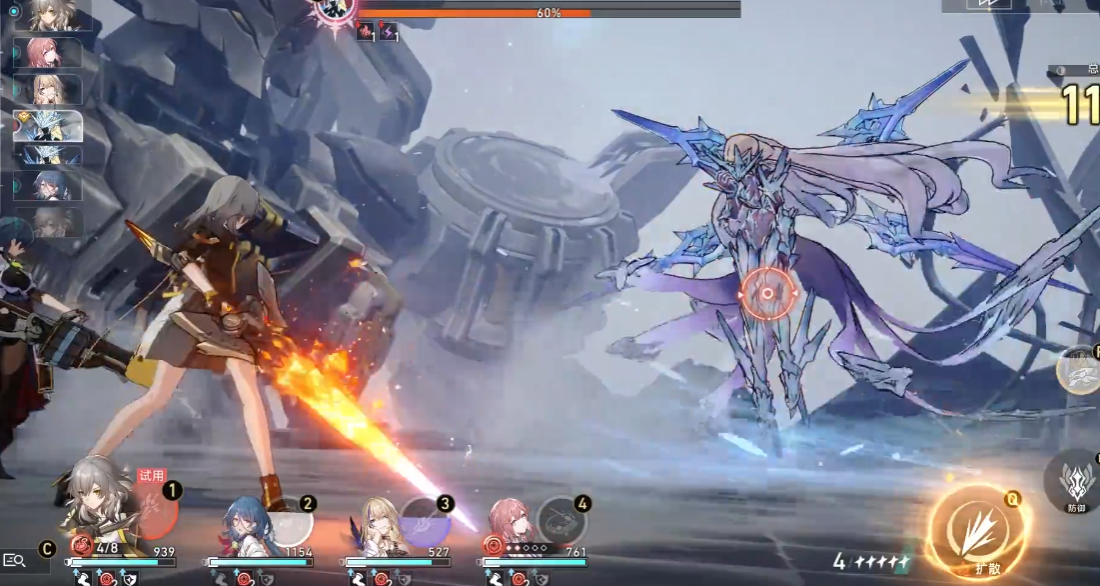Target the boss's red lock-on reticle
Viewport: 1100px width, 586px height.
tap(767, 293)
